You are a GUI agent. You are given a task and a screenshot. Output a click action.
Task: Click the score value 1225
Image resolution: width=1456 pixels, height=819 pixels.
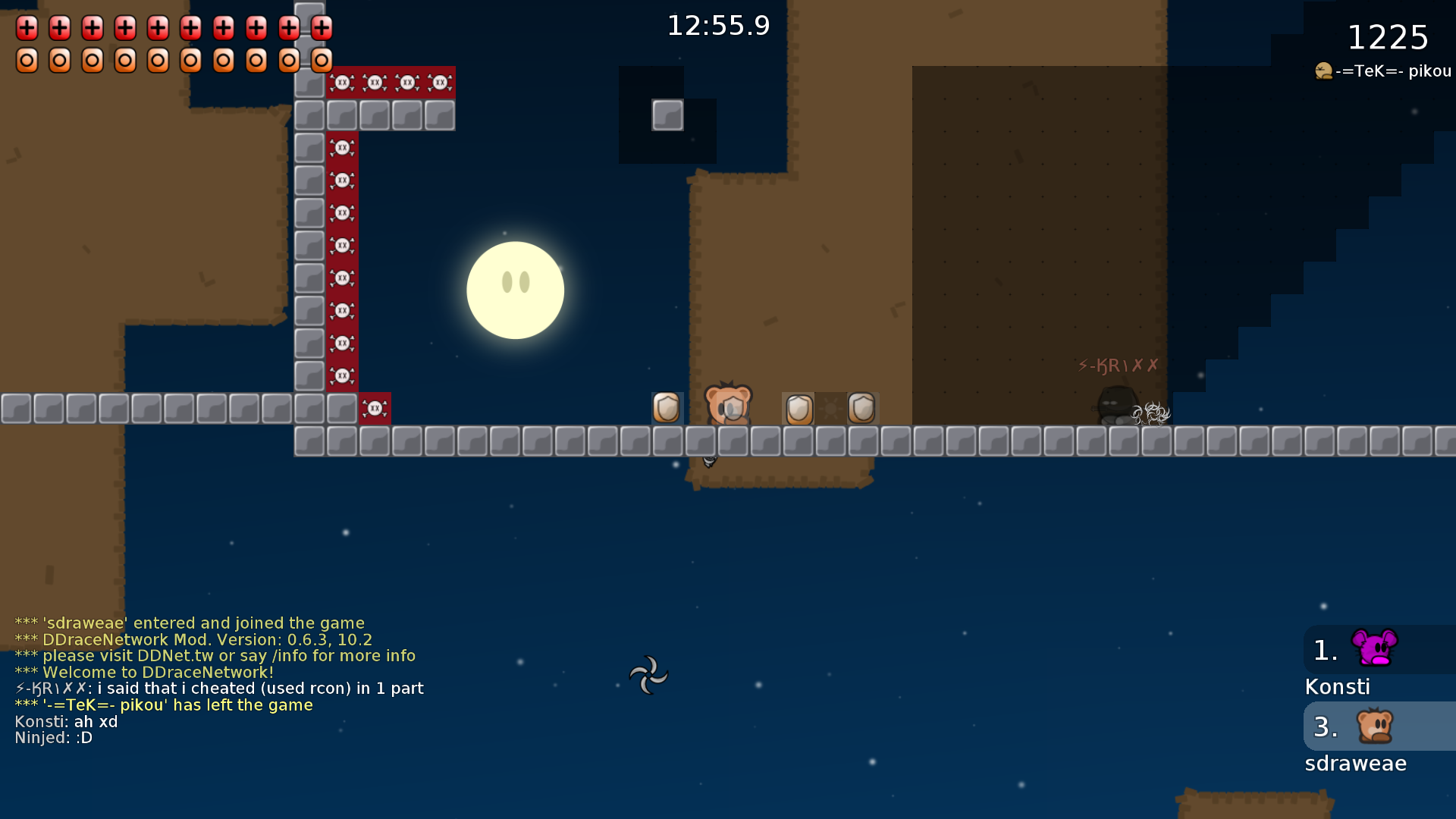coord(1388,37)
